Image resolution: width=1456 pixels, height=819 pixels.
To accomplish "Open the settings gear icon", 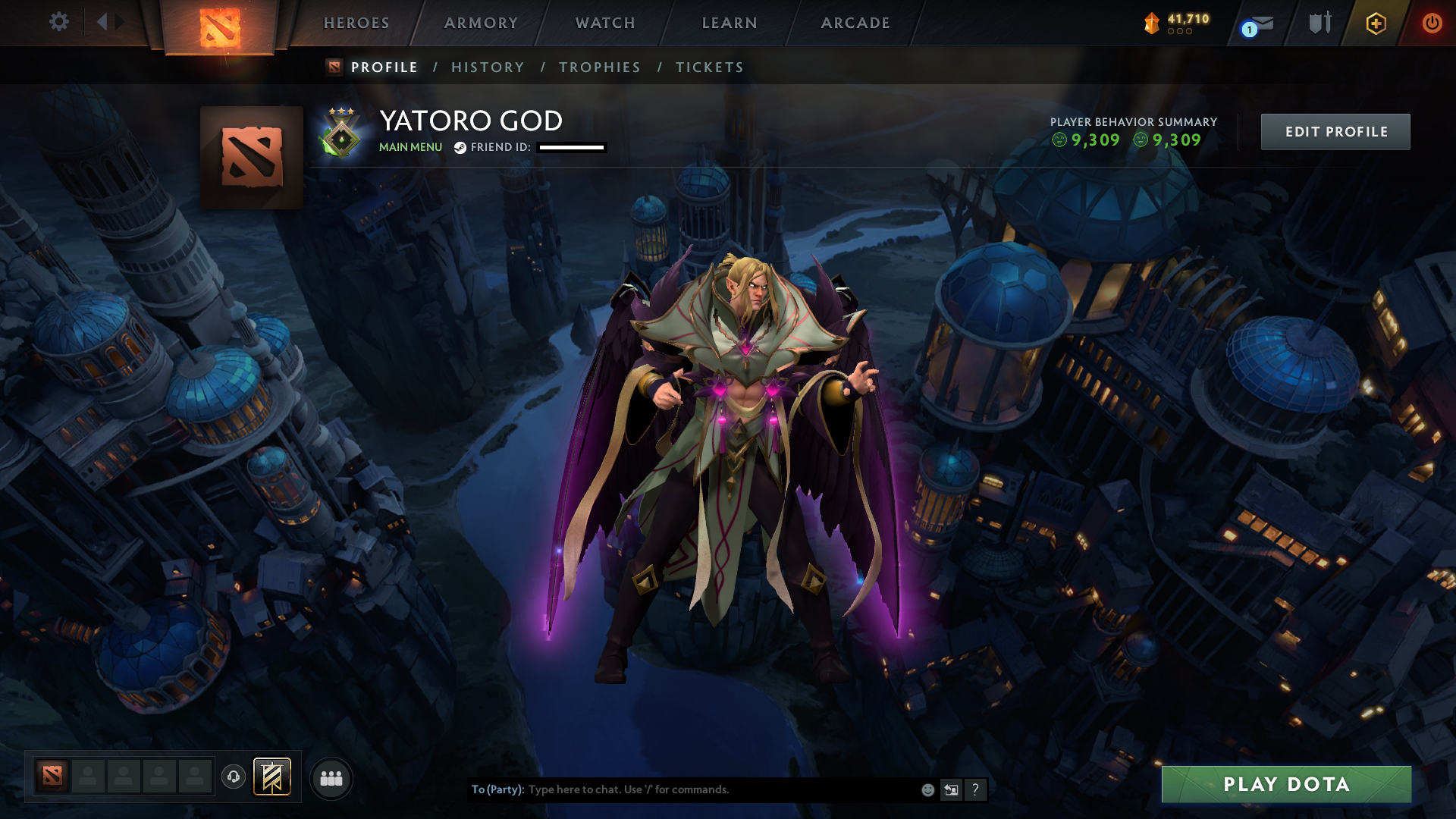I will tap(58, 22).
